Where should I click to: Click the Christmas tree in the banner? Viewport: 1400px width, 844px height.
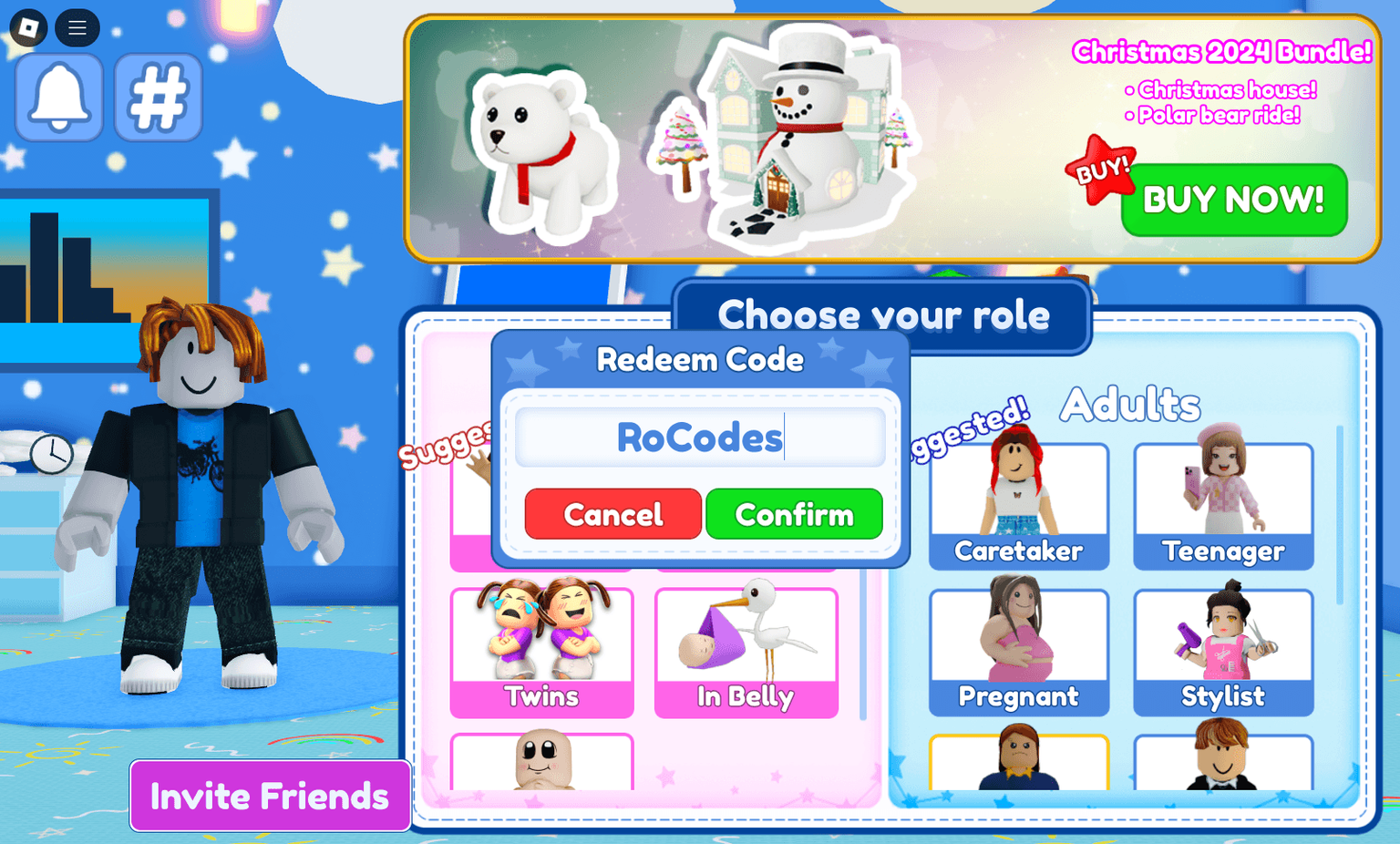click(x=676, y=146)
